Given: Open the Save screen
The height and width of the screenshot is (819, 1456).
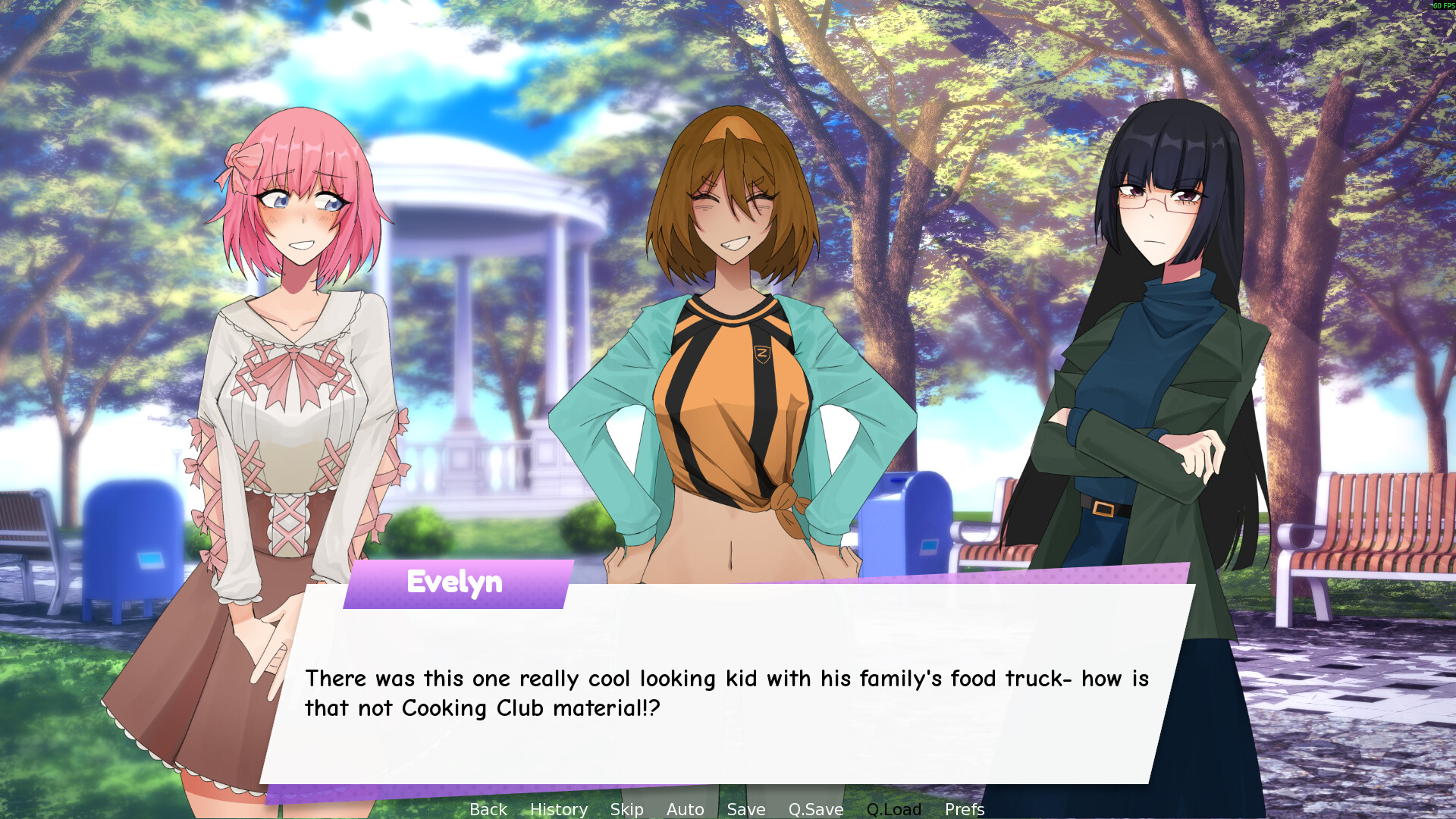Looking at the screenshot, I should [x=745, y=809].
